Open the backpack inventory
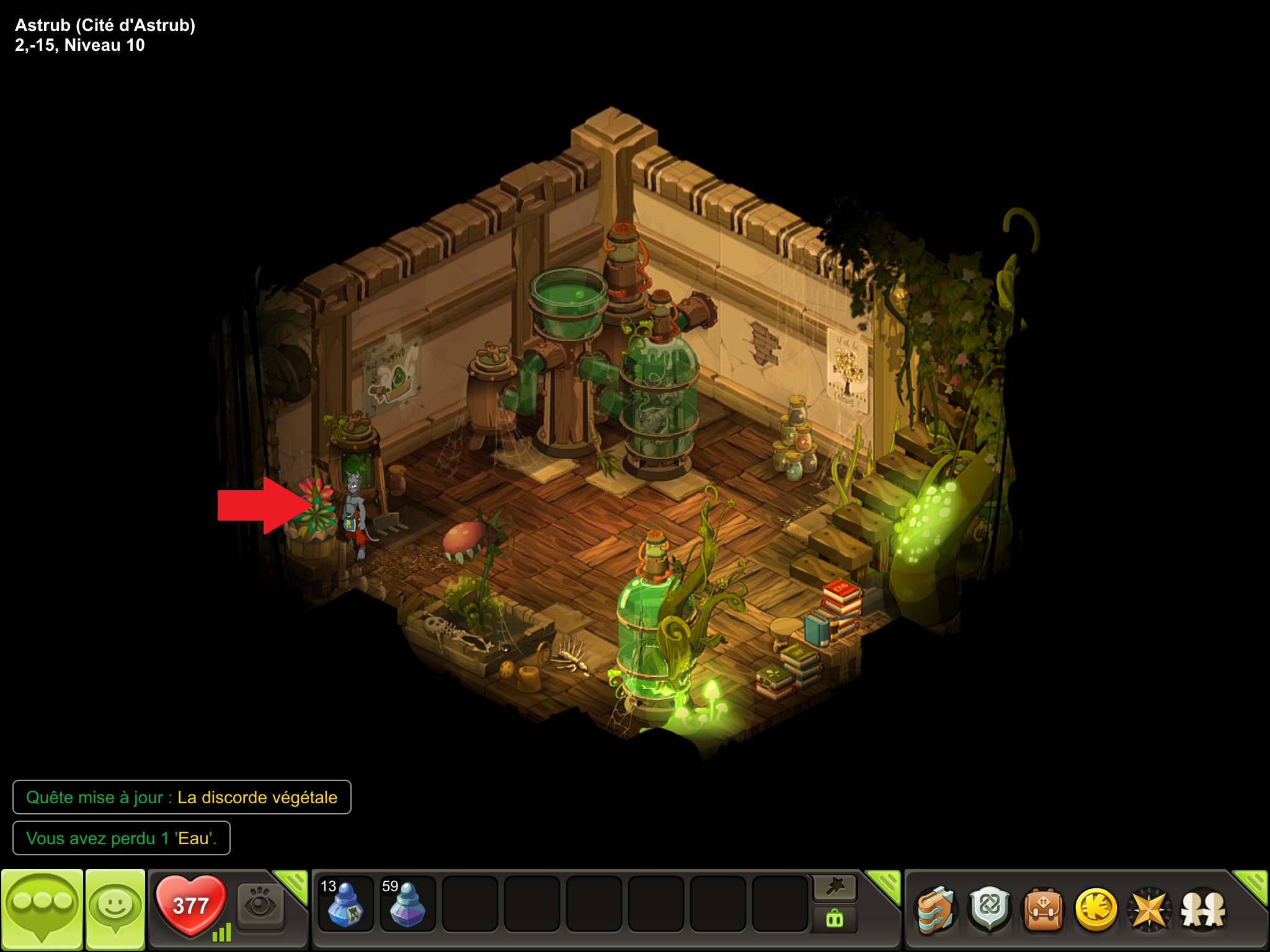The width and height of the screenshot is (1270, 952). (1043, 909)
